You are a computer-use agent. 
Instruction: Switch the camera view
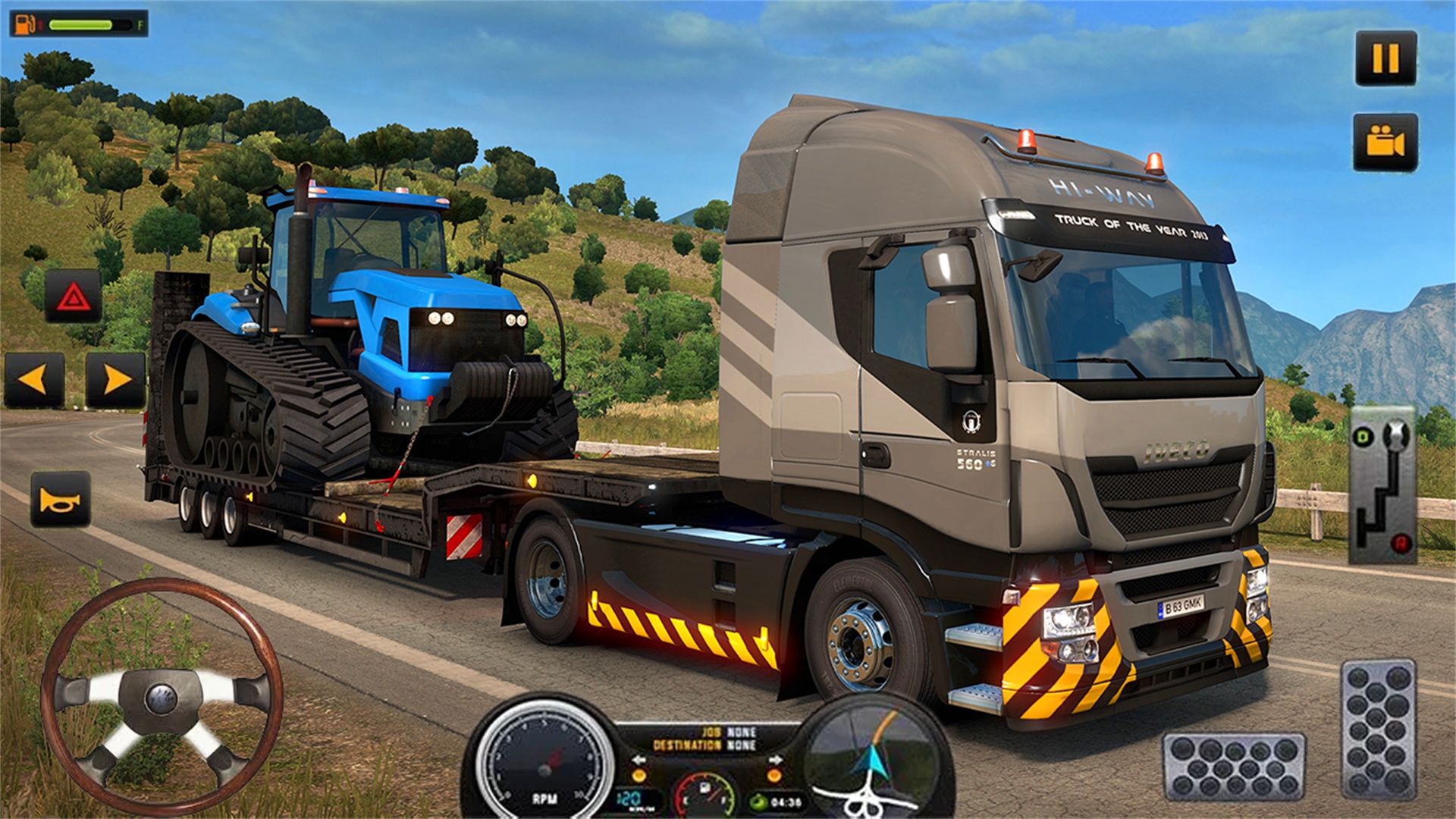click(1385, 143)
